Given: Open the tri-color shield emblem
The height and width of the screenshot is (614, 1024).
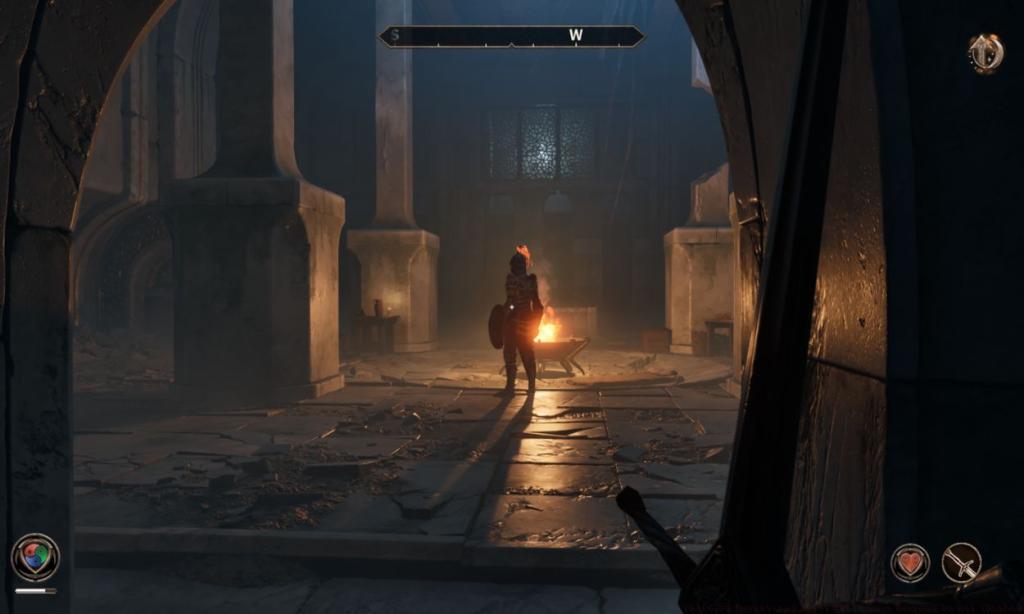Looking at the screenshot, I should (x=35, y=557).
